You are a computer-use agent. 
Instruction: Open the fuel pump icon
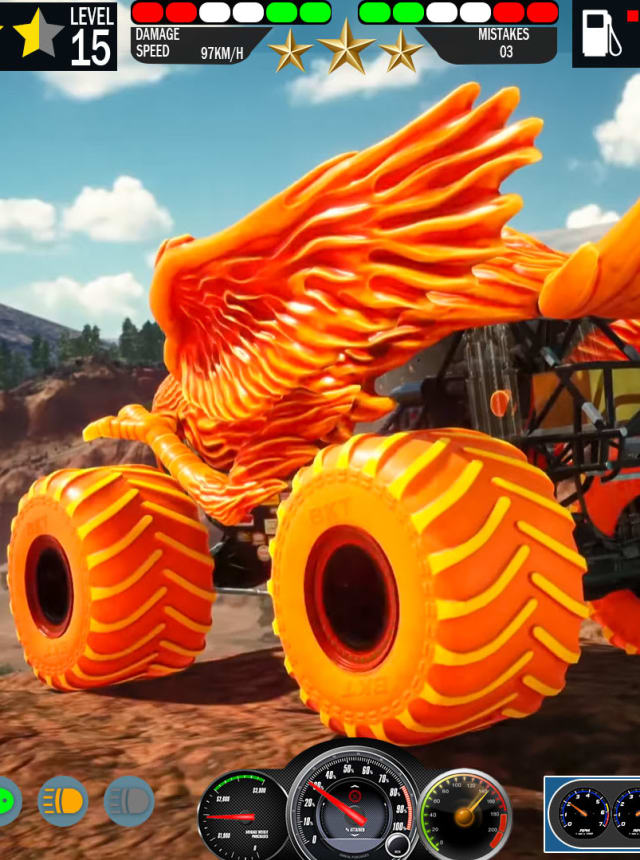(597, 34)
